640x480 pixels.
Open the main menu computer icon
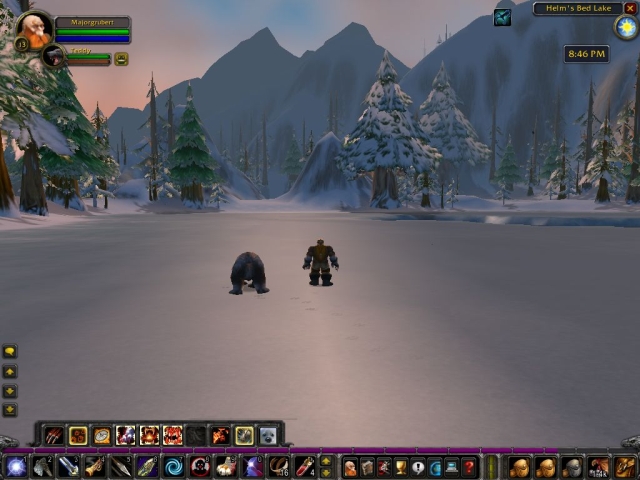click(x=452, y=467)
